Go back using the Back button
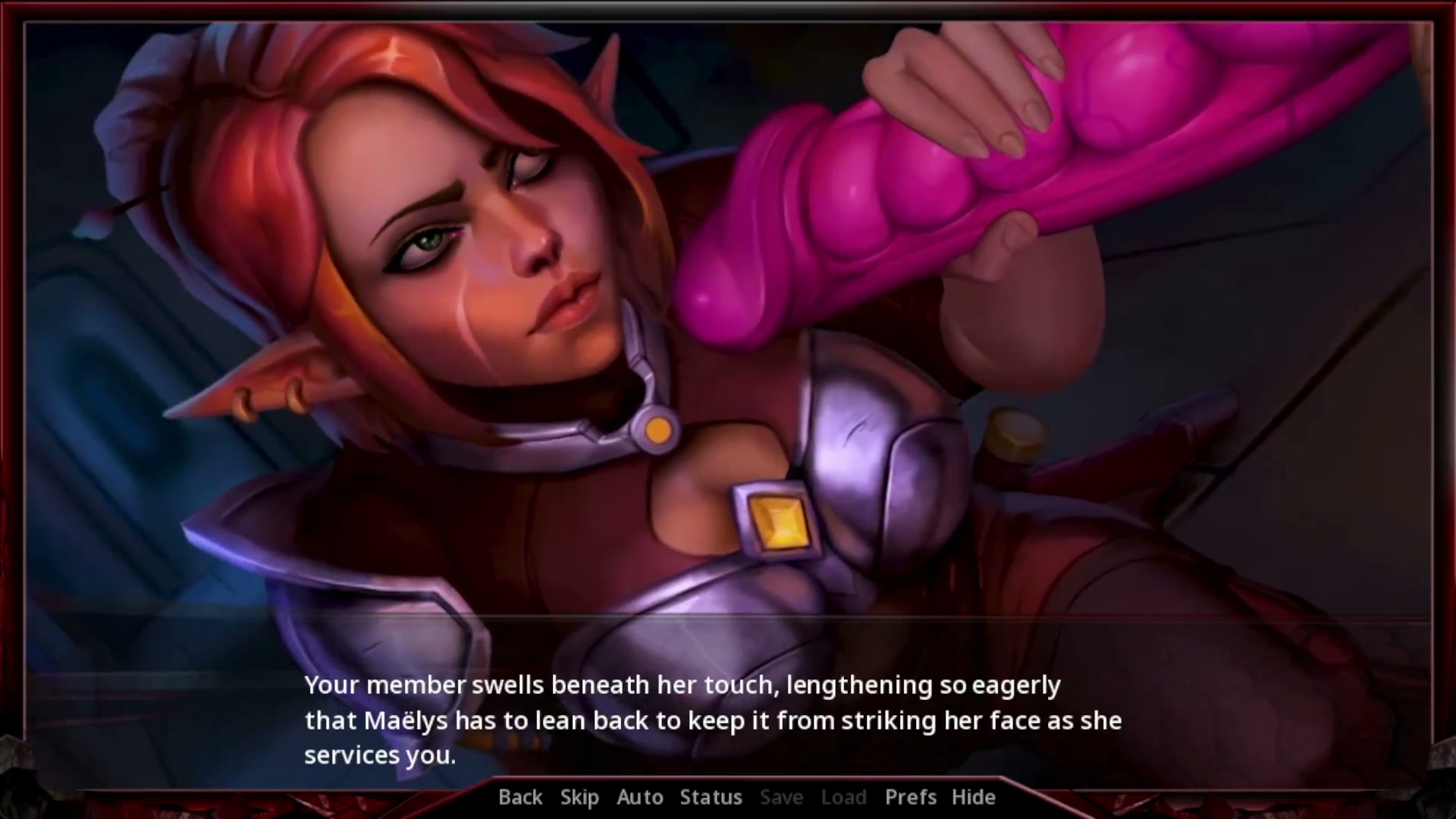The height and width of the screenshot is (819, 1456). 520,797
